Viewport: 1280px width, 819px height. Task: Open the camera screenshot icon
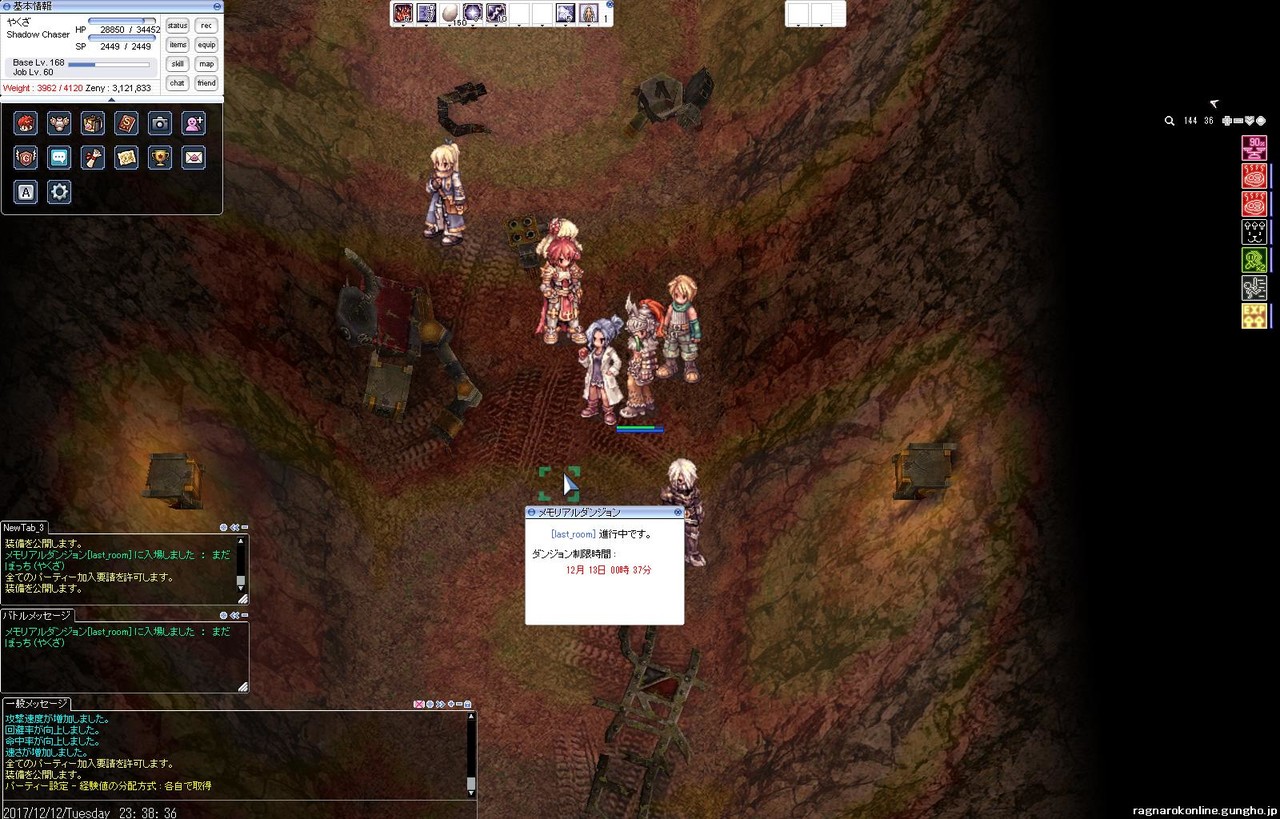tap(160, 123)
